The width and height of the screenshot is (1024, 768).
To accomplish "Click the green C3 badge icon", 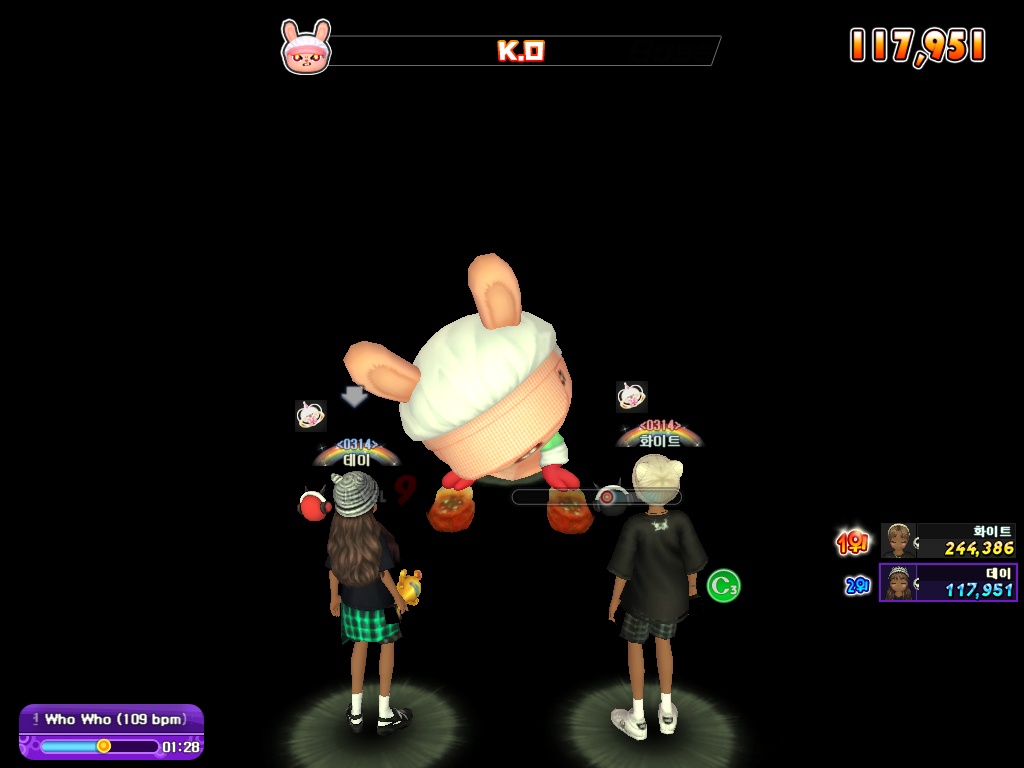I will pyautogui.click(x=723, y=585).
